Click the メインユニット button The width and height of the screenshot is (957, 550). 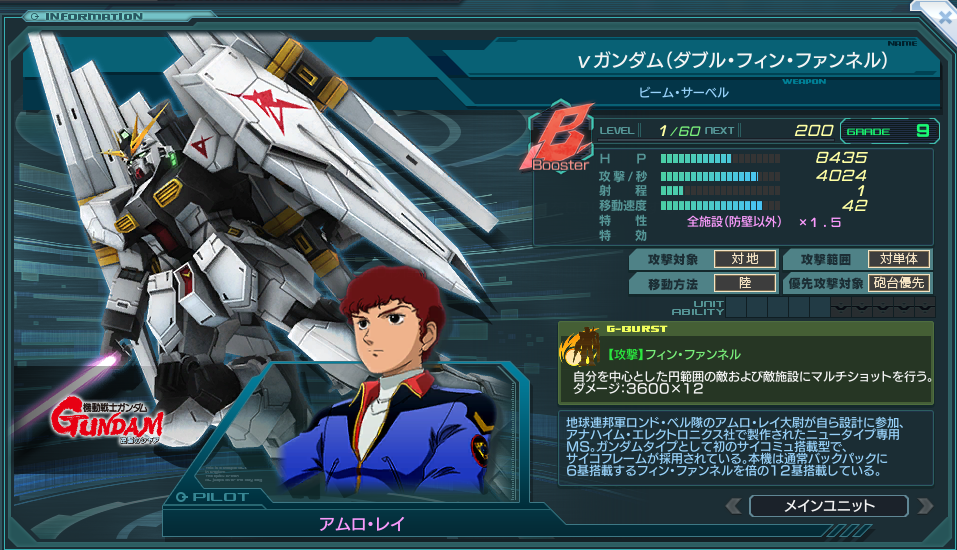pos(828,506)
